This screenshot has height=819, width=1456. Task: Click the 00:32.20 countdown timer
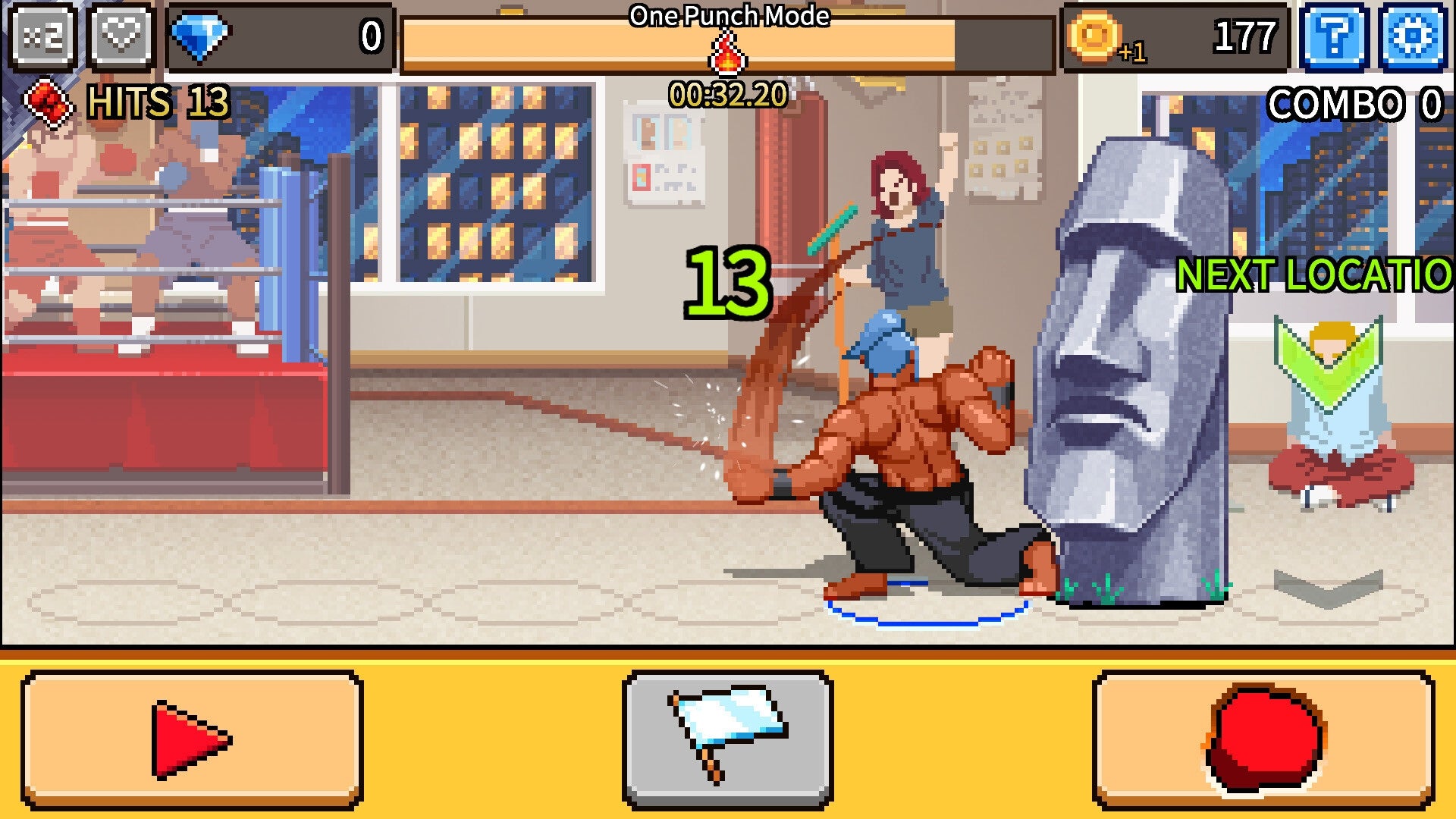coord(728,93)
